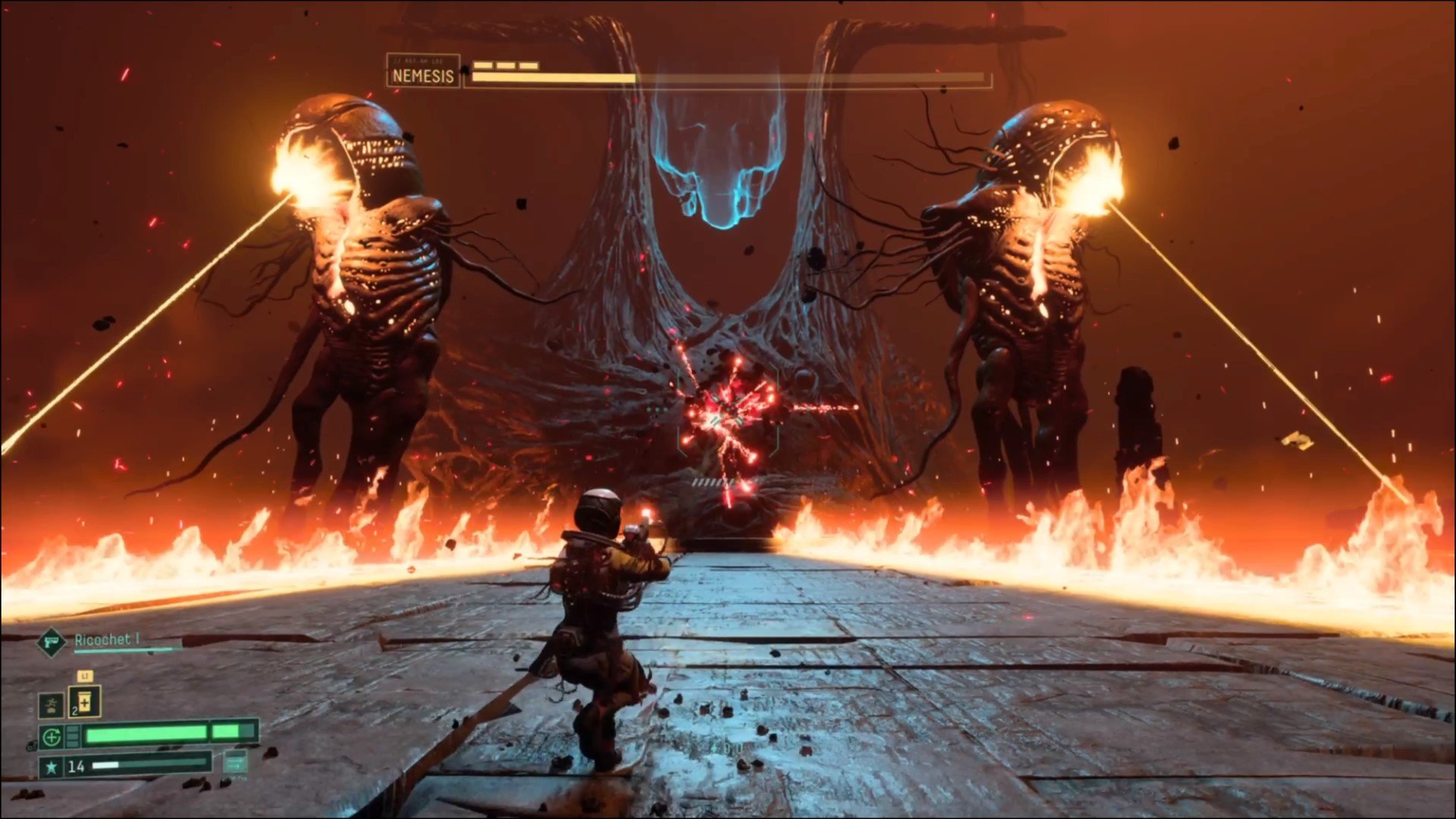Select the star weapon proficiency icon
The height and width of the screenshot is (819, 1456).
click(52, 766)
